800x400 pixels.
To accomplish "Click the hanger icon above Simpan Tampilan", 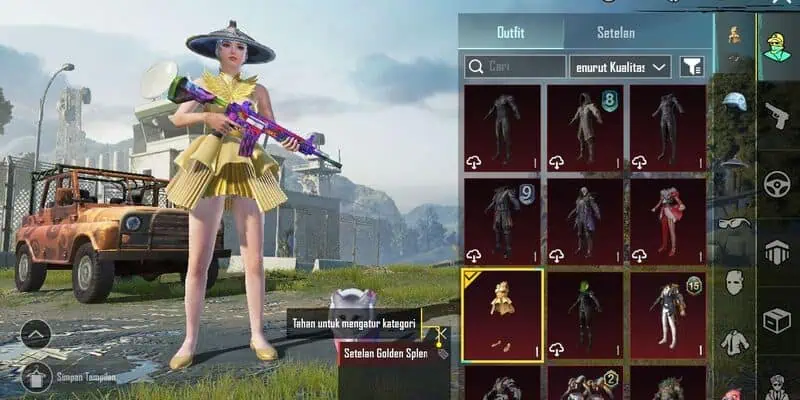I will point(36,376).
